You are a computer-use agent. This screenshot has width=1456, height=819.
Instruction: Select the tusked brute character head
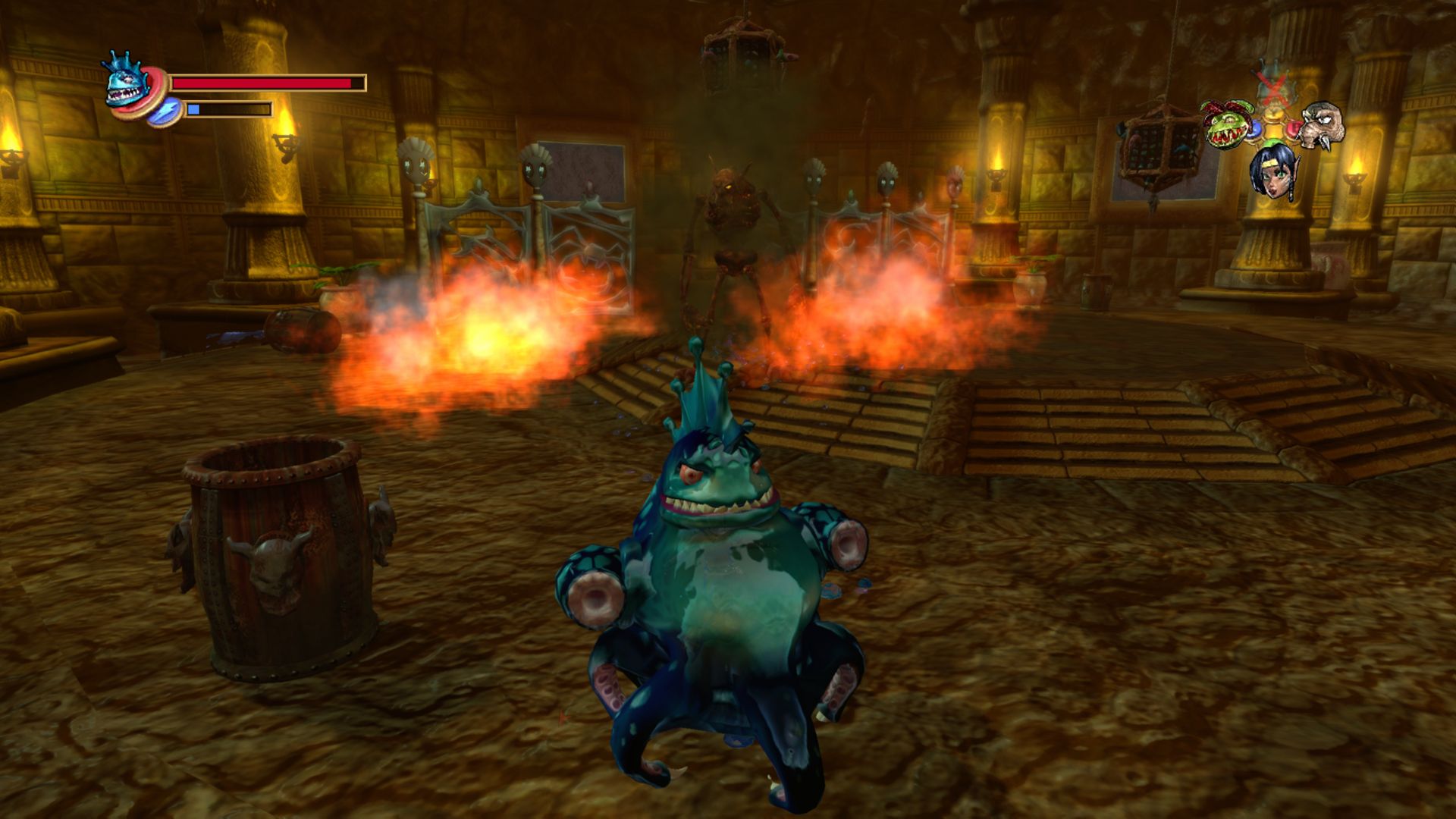[x=1322, y=124]
